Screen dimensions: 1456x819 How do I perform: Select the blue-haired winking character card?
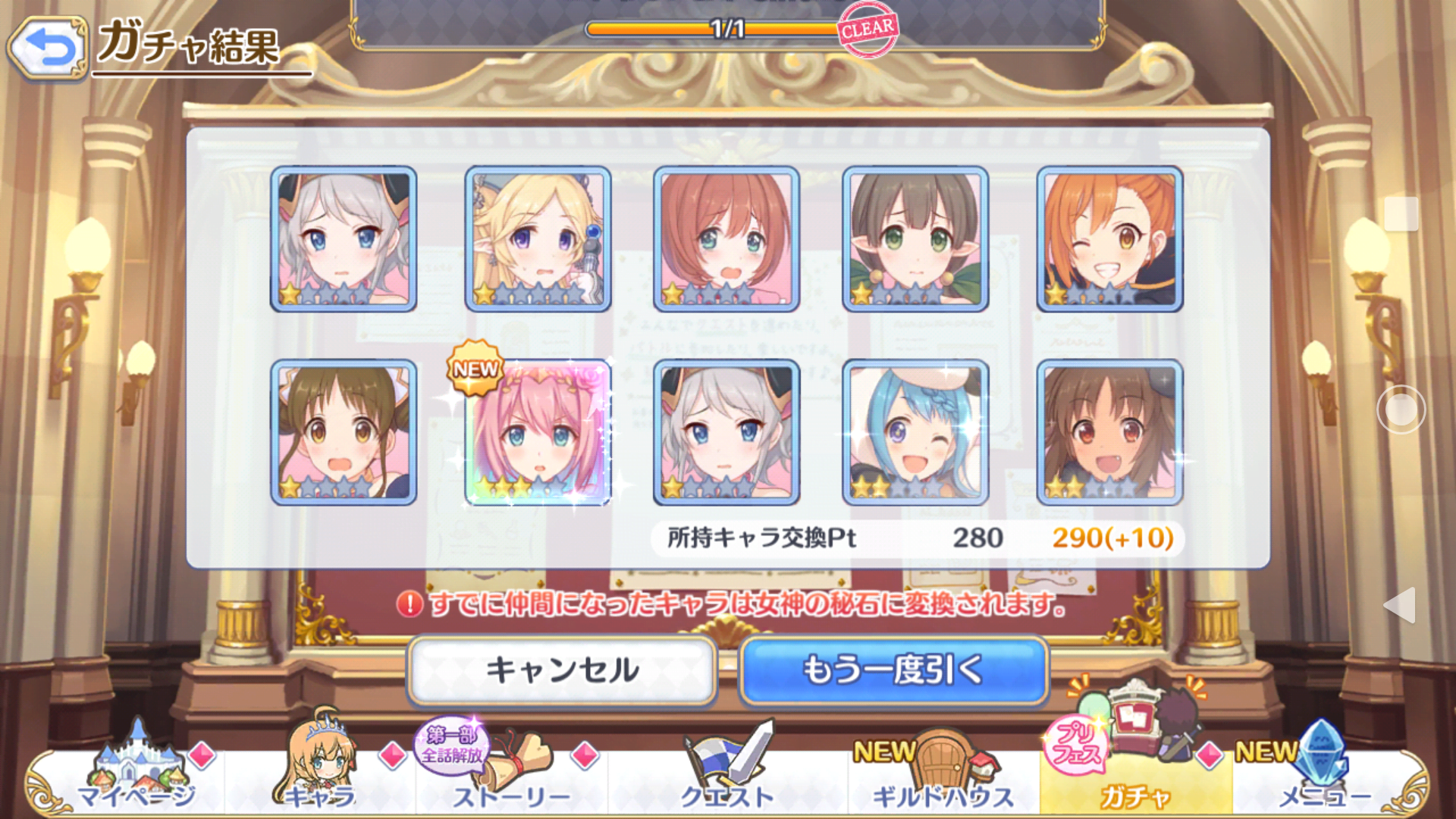point(915,432)
